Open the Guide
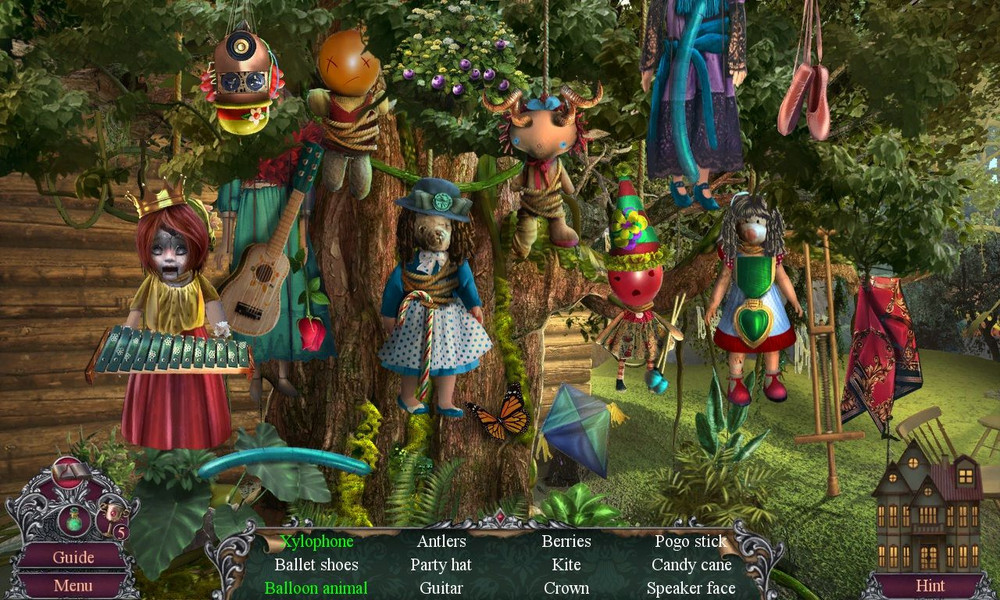Viewport: 1000px width, 600px height. click(x=73, y=557)
